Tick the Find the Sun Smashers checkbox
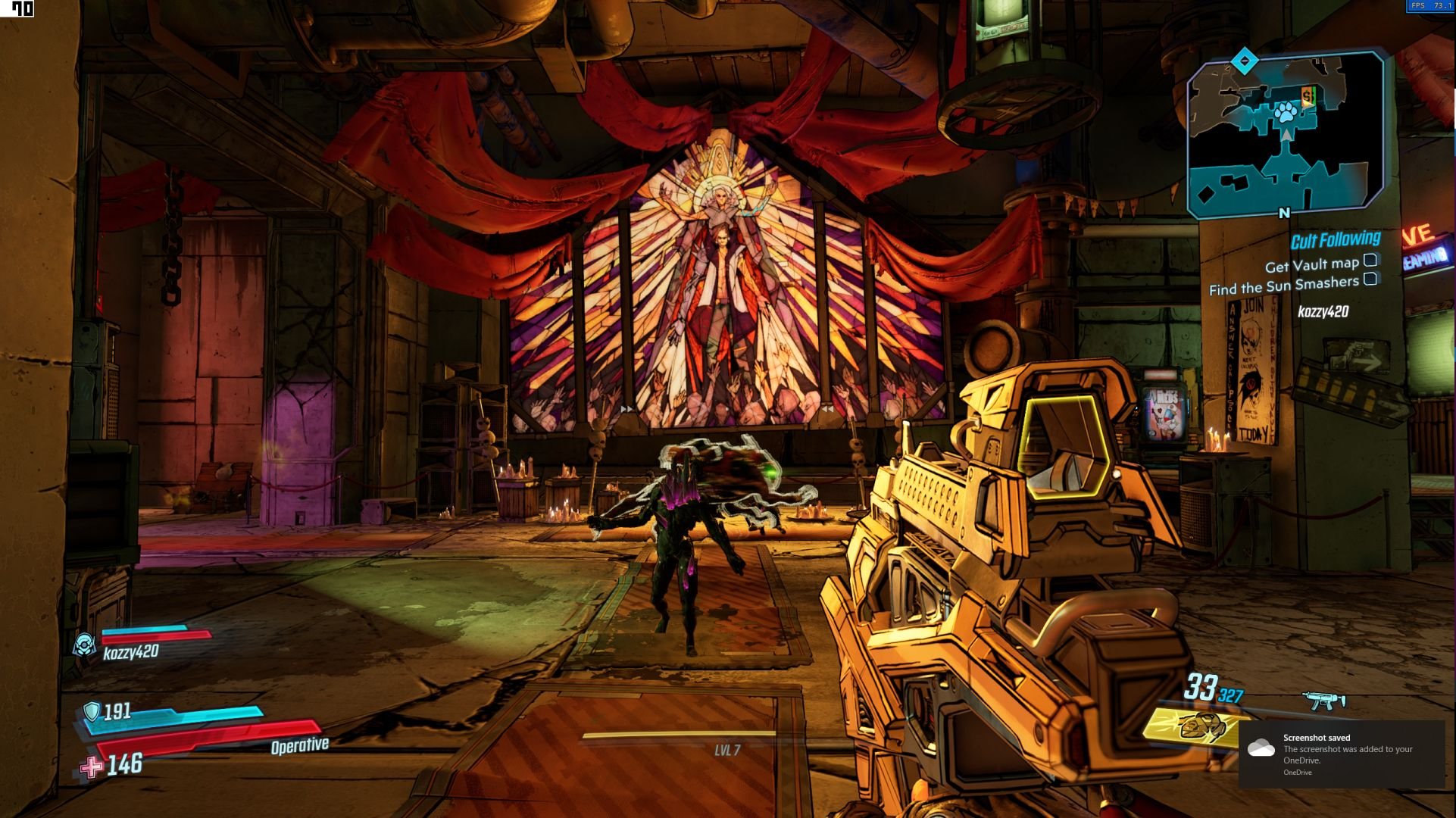 click(x=1370, y=279)
